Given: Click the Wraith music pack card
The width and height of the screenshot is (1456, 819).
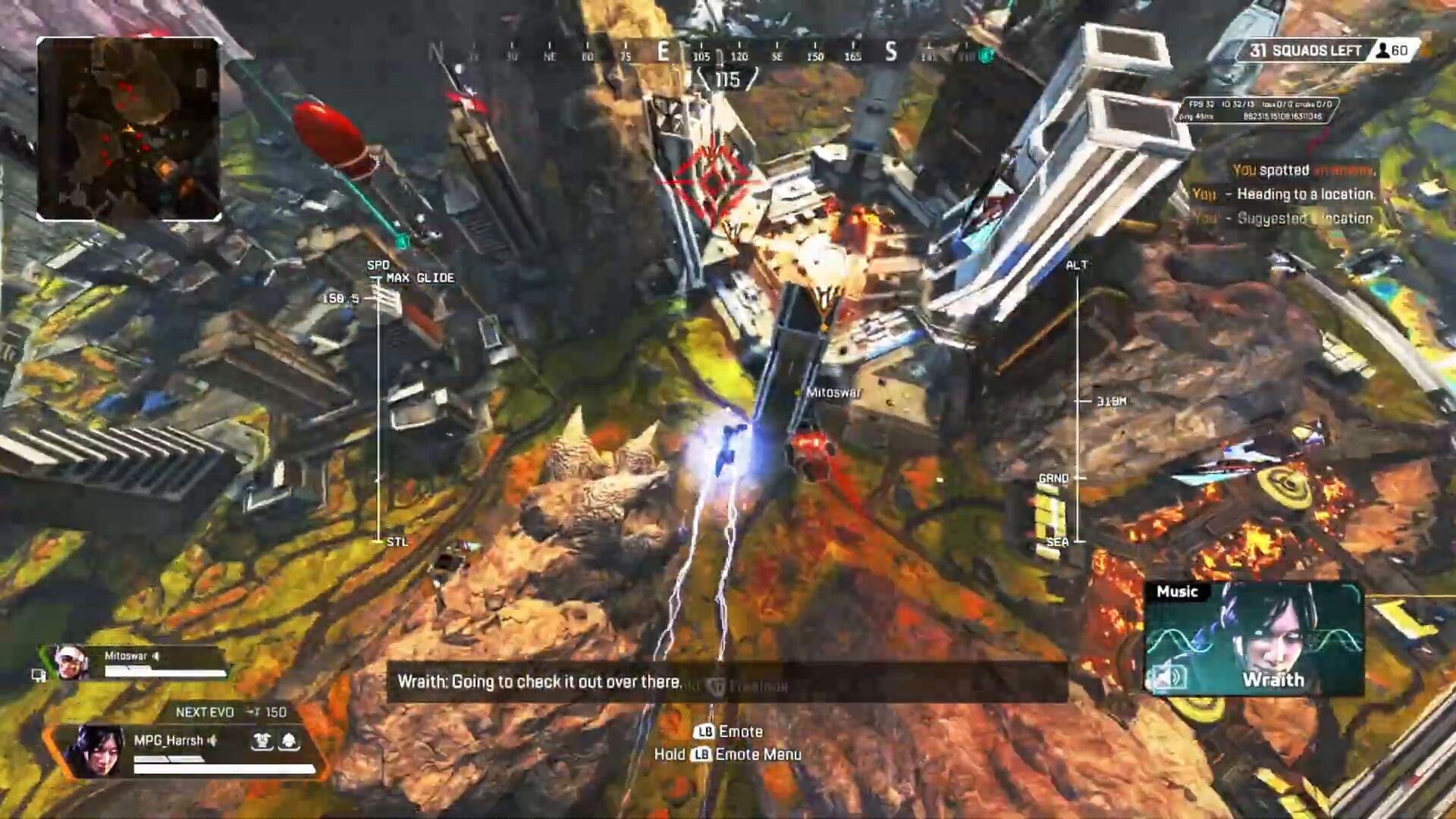Looking at the screenshot, I should (1254, 639).
